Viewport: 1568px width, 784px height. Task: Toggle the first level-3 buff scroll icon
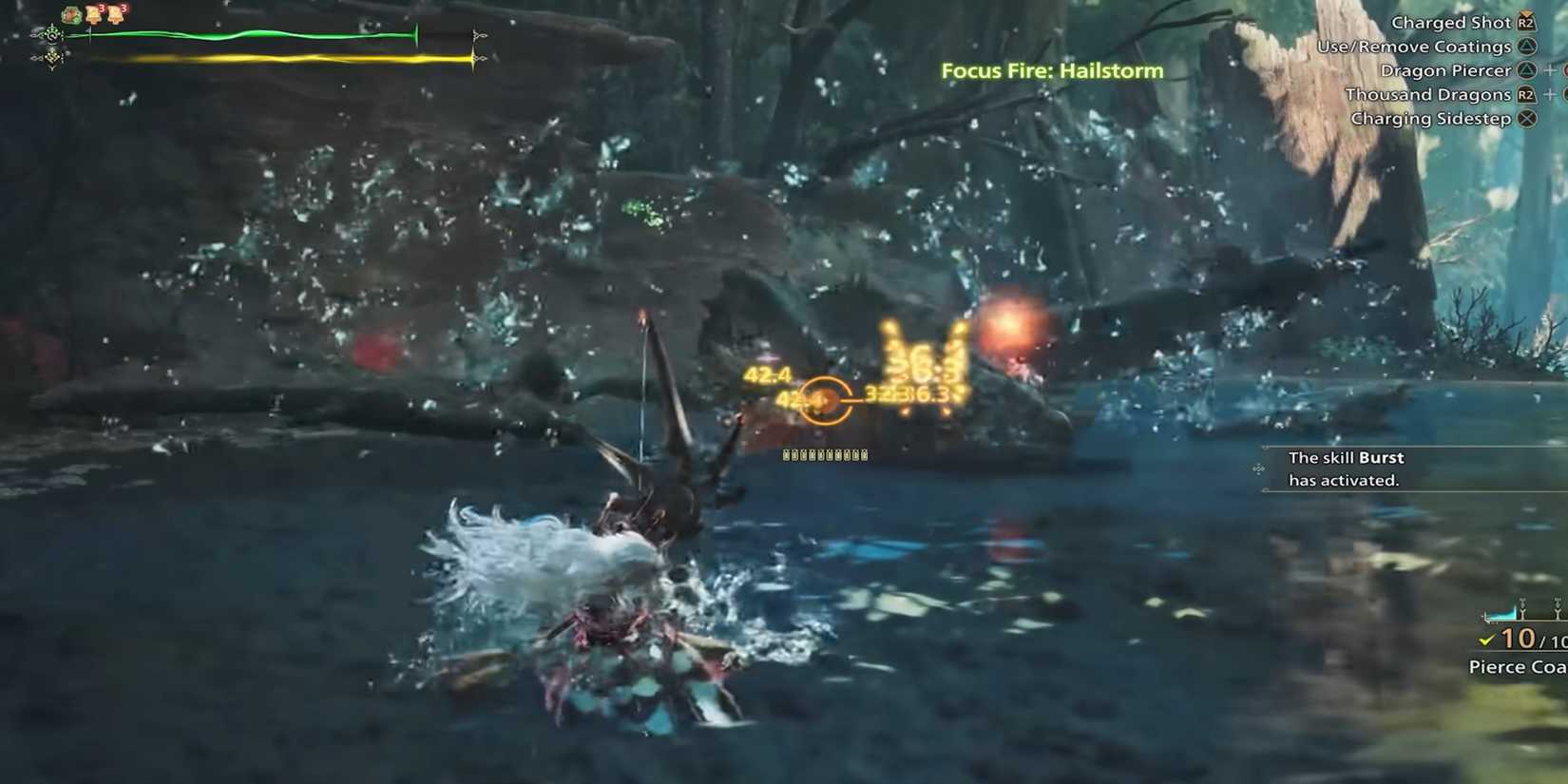tap(93, 15)
